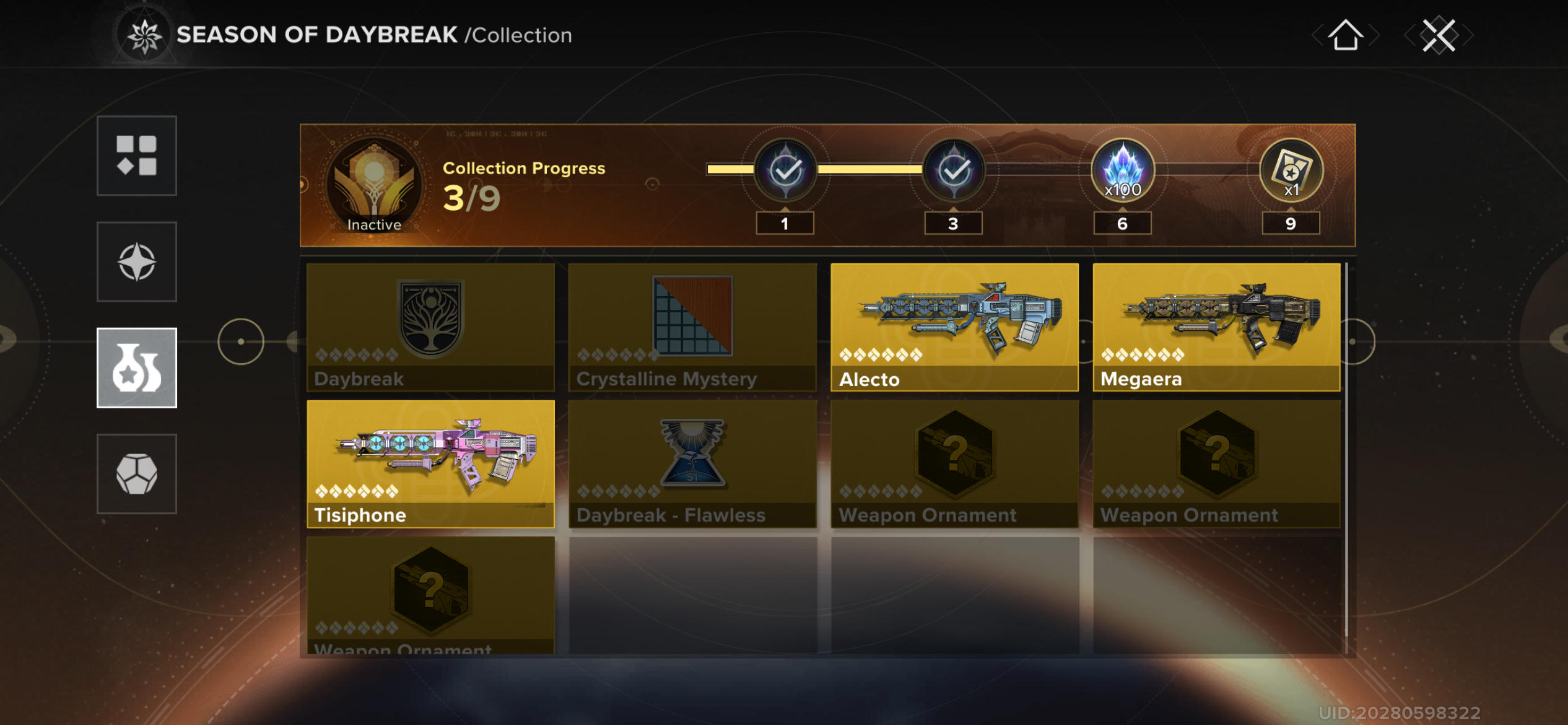
Task: Claim the x100 crystal reward
Action: (1122, 170)
